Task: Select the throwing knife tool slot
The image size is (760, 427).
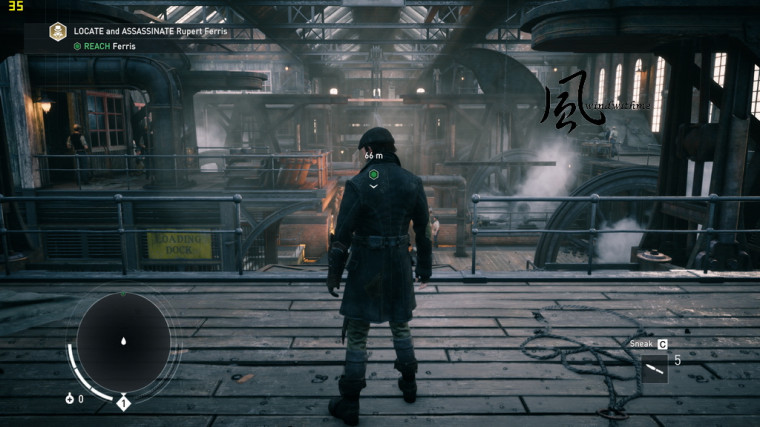Action: (x=653, y=369)
